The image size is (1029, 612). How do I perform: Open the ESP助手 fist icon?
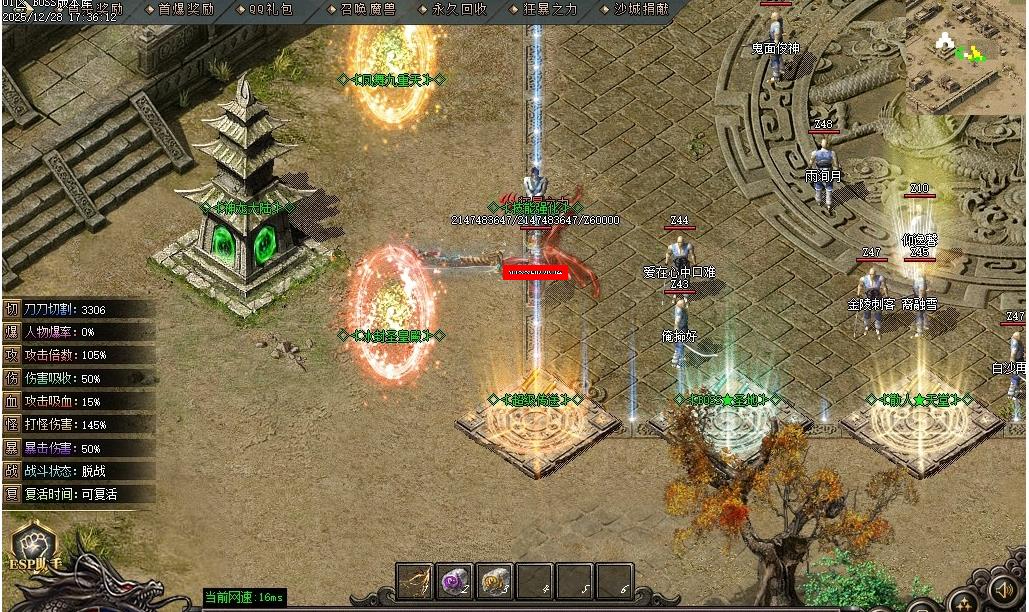(28, 545)
